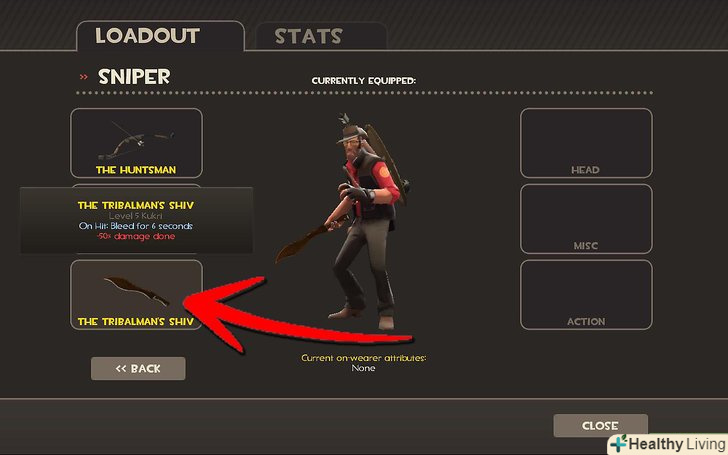Go back with the Back button
This screenshot has width=728, height=455.
click(138, 368)
